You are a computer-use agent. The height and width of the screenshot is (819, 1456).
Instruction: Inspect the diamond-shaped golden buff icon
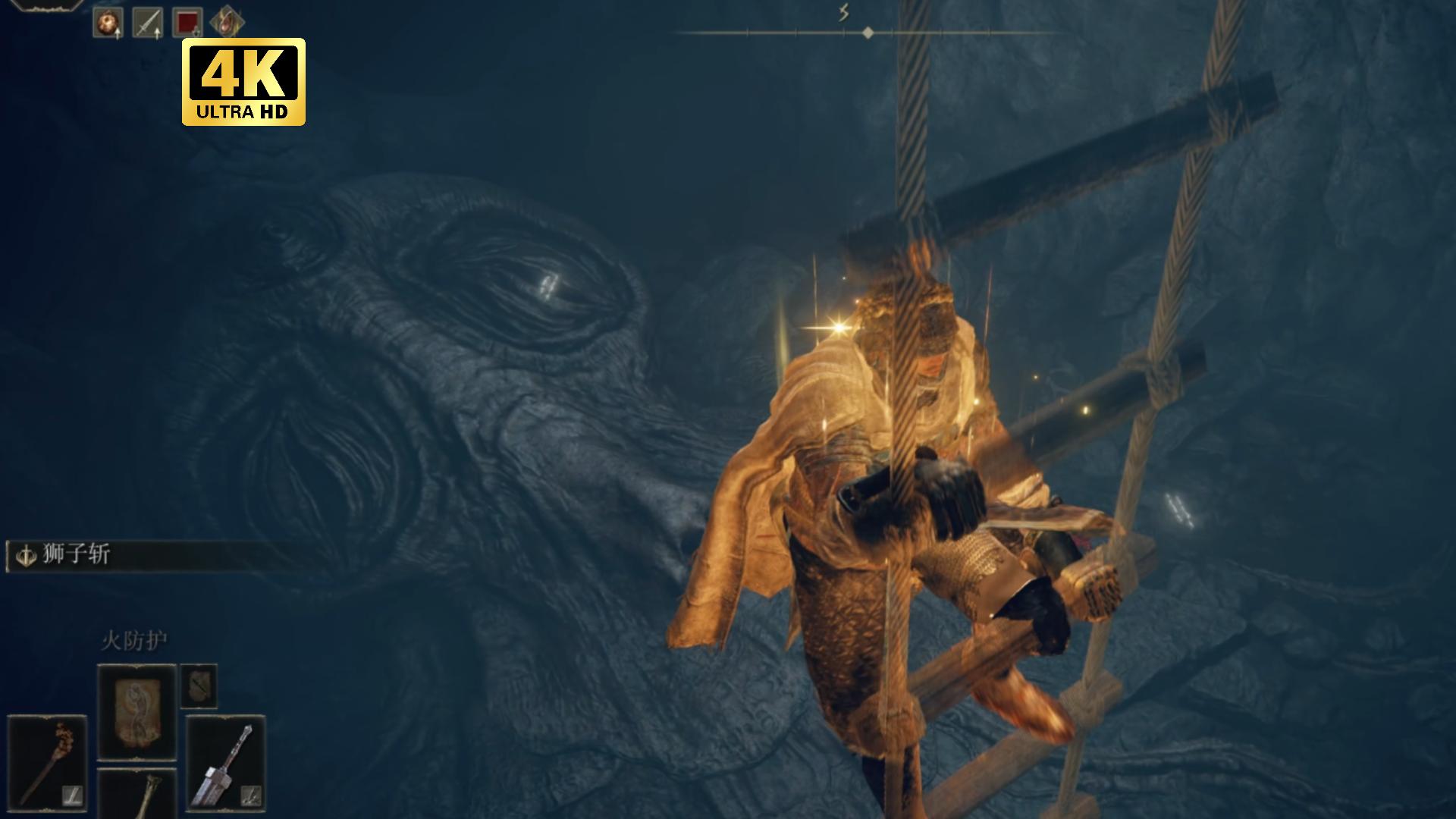pos(226,23)
